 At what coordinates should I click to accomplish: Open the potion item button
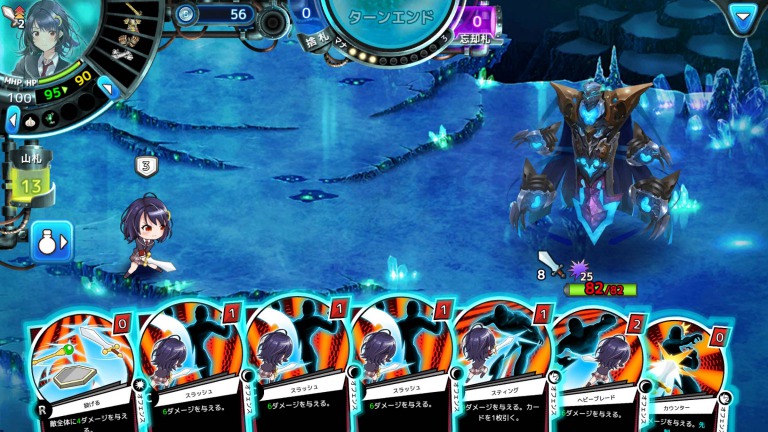[51, 241]
